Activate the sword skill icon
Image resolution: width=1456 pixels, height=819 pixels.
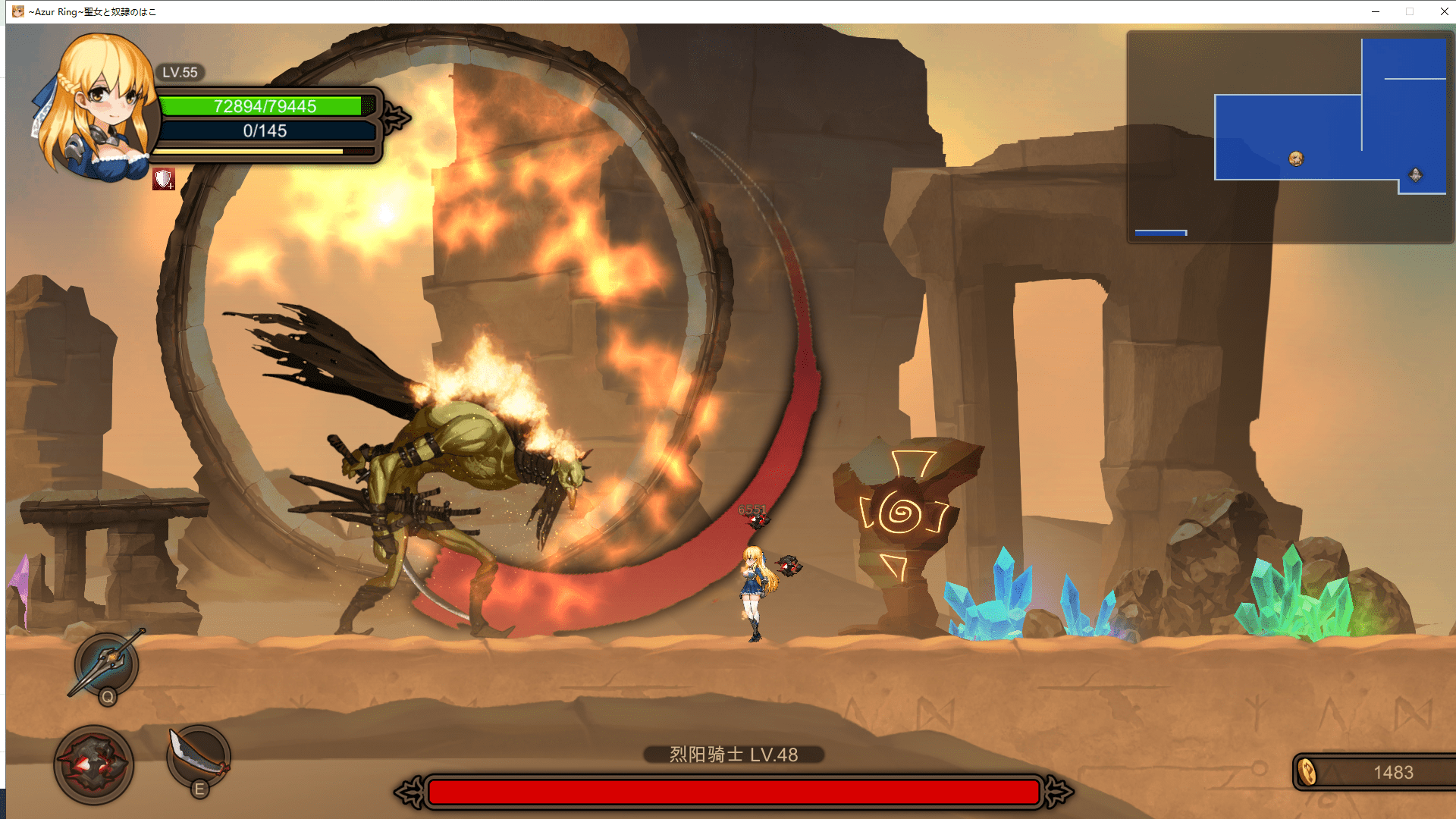point(107,663)
